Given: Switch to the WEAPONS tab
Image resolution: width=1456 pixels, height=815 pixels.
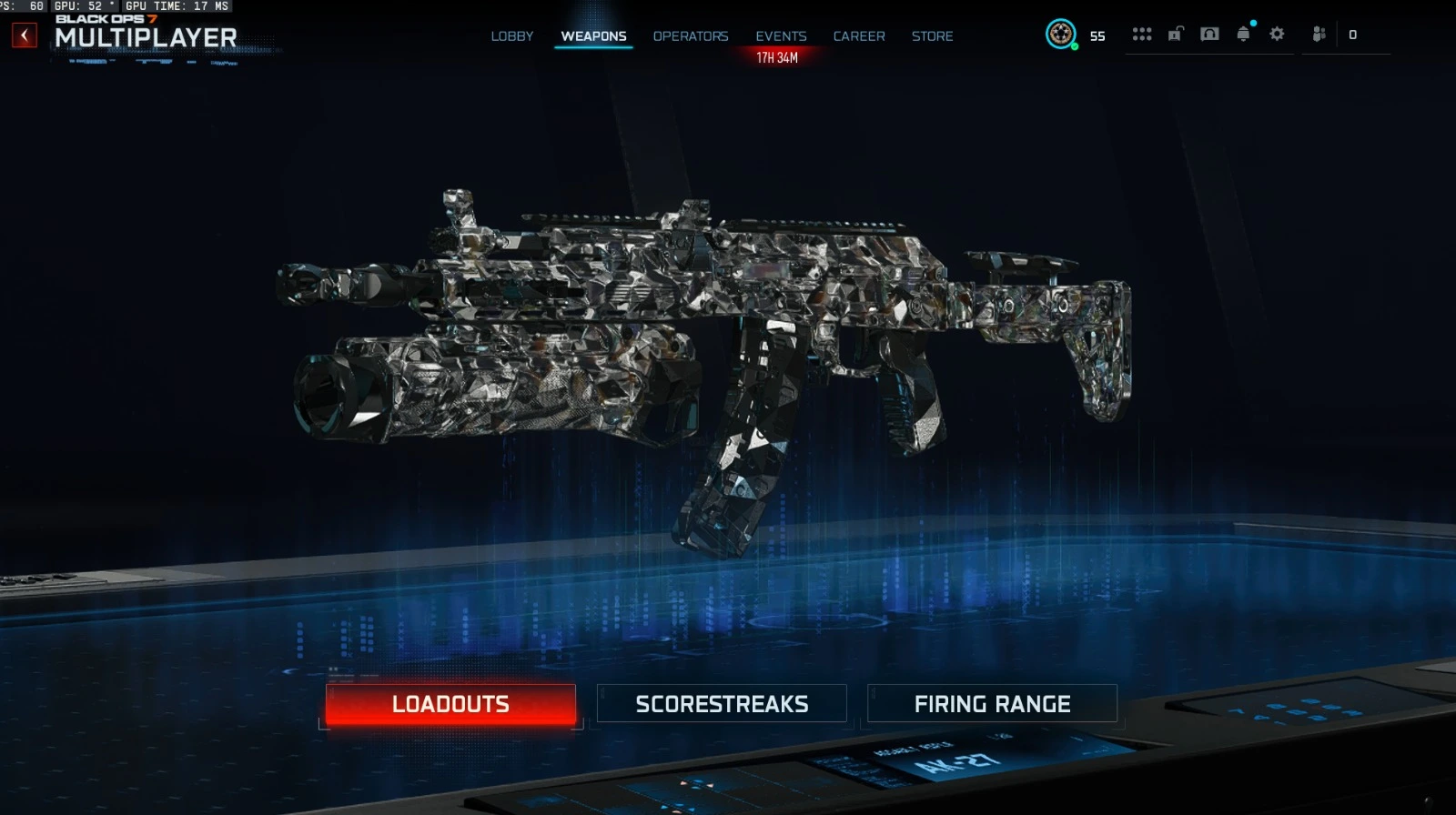Looking at the screenshot, I should click(x=591, y=36).
